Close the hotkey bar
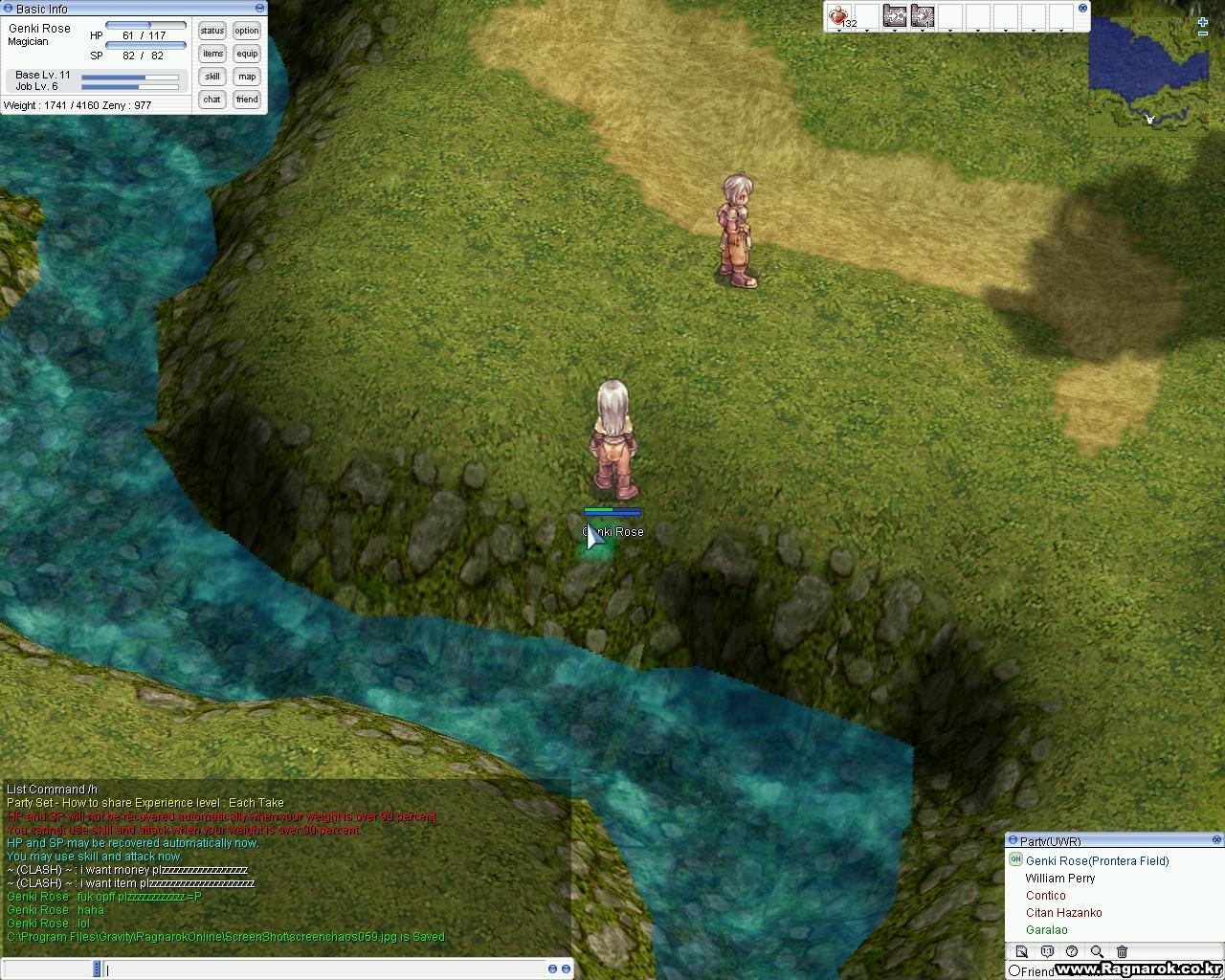This screenshot has width=1225, height=980. pos(1082,8)
